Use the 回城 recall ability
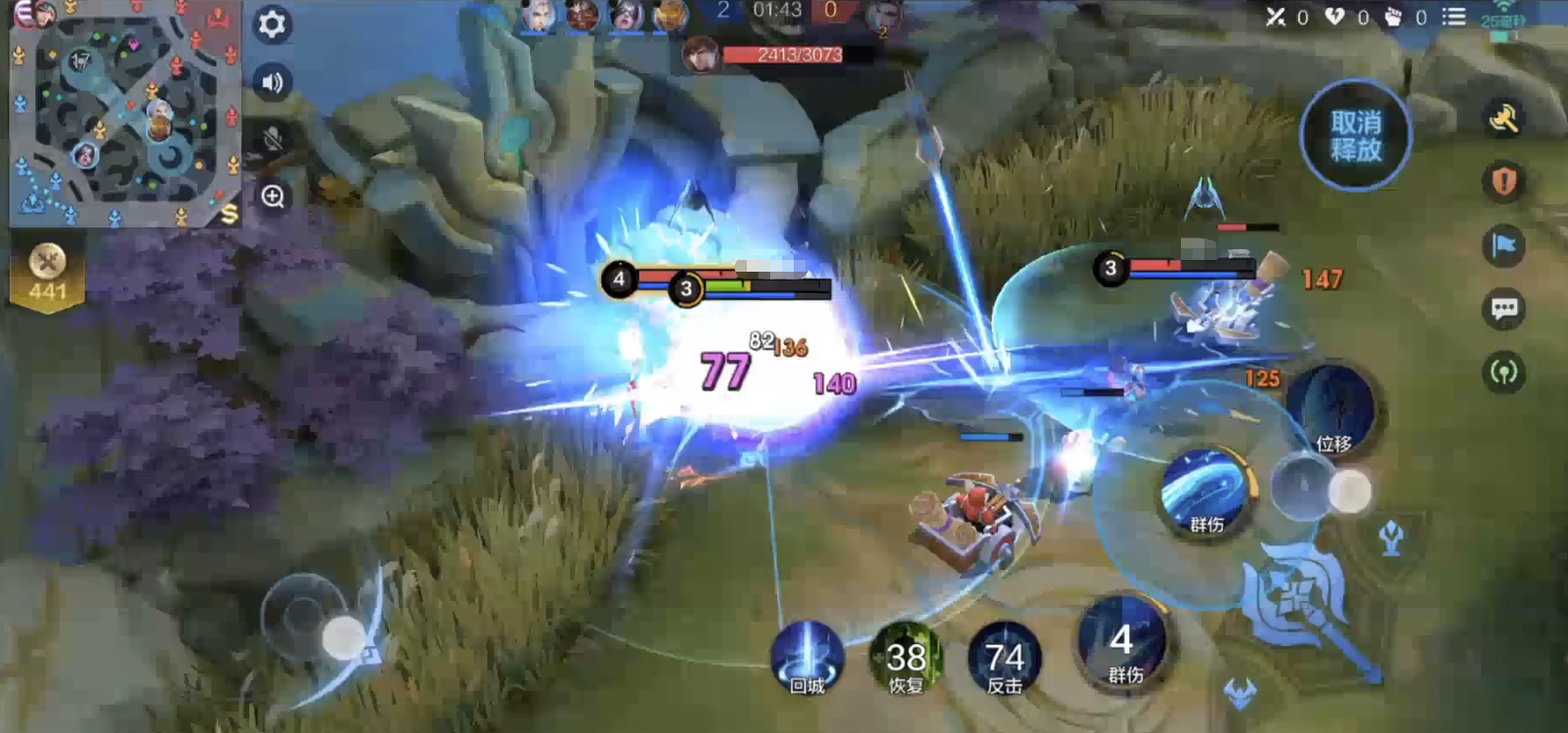 807,657
